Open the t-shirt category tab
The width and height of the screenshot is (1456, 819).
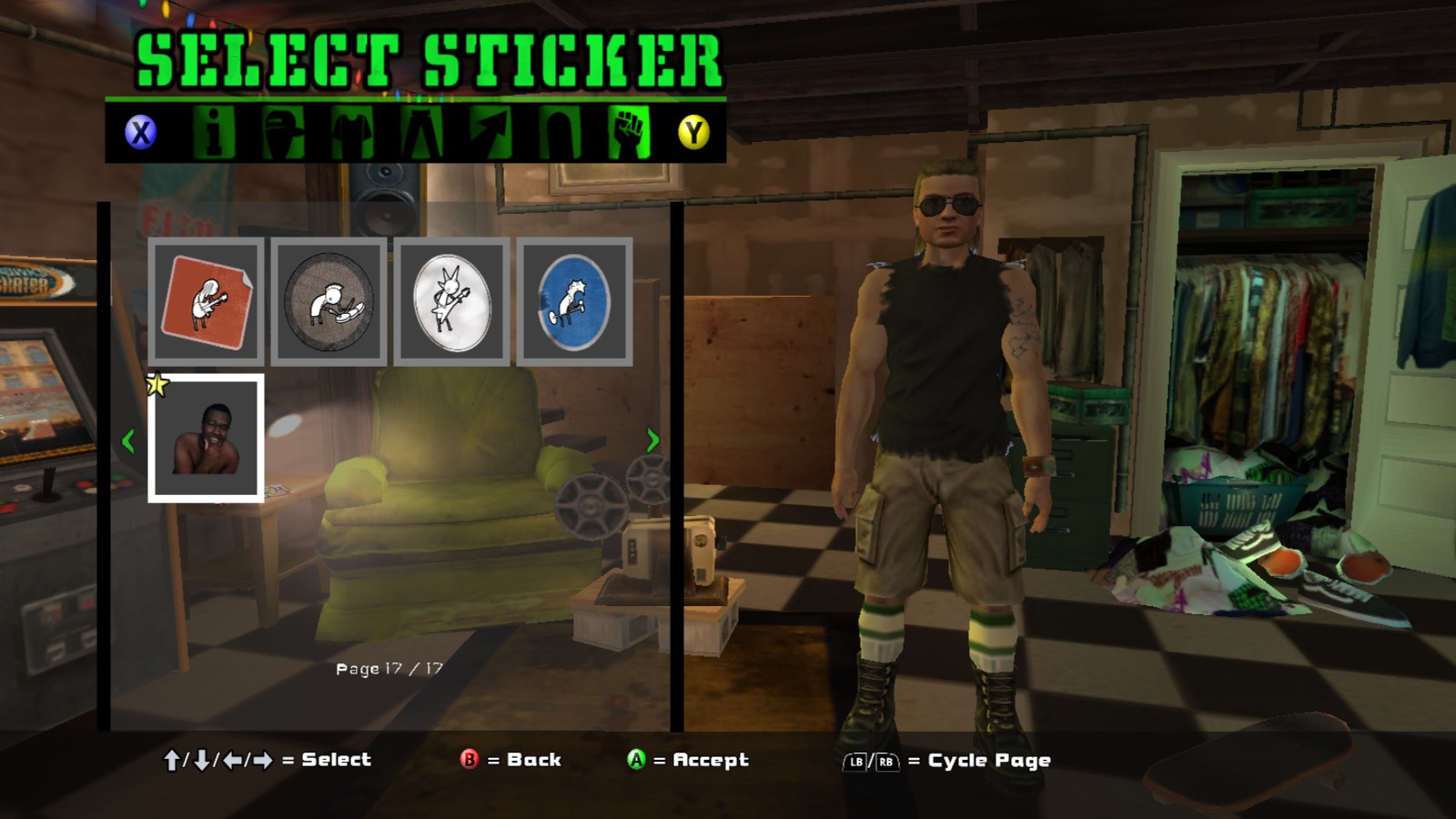tap(352, 133)
